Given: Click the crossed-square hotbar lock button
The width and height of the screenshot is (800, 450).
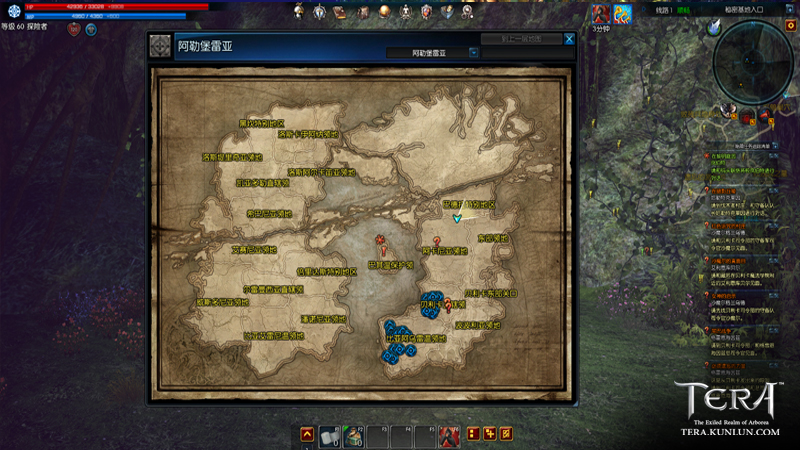Looking at the screenshot, I should point(505,434).
